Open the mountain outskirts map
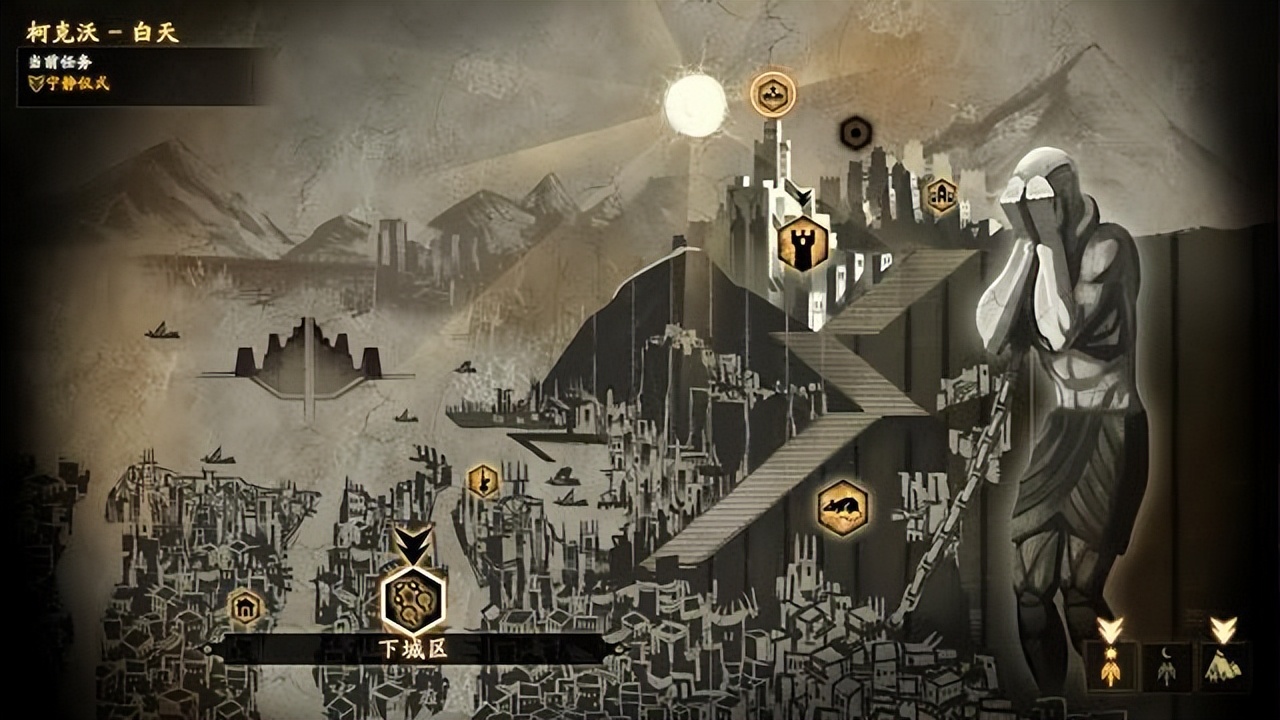The width and height of the screenshot is (1280, 720). click(1223, 666)
